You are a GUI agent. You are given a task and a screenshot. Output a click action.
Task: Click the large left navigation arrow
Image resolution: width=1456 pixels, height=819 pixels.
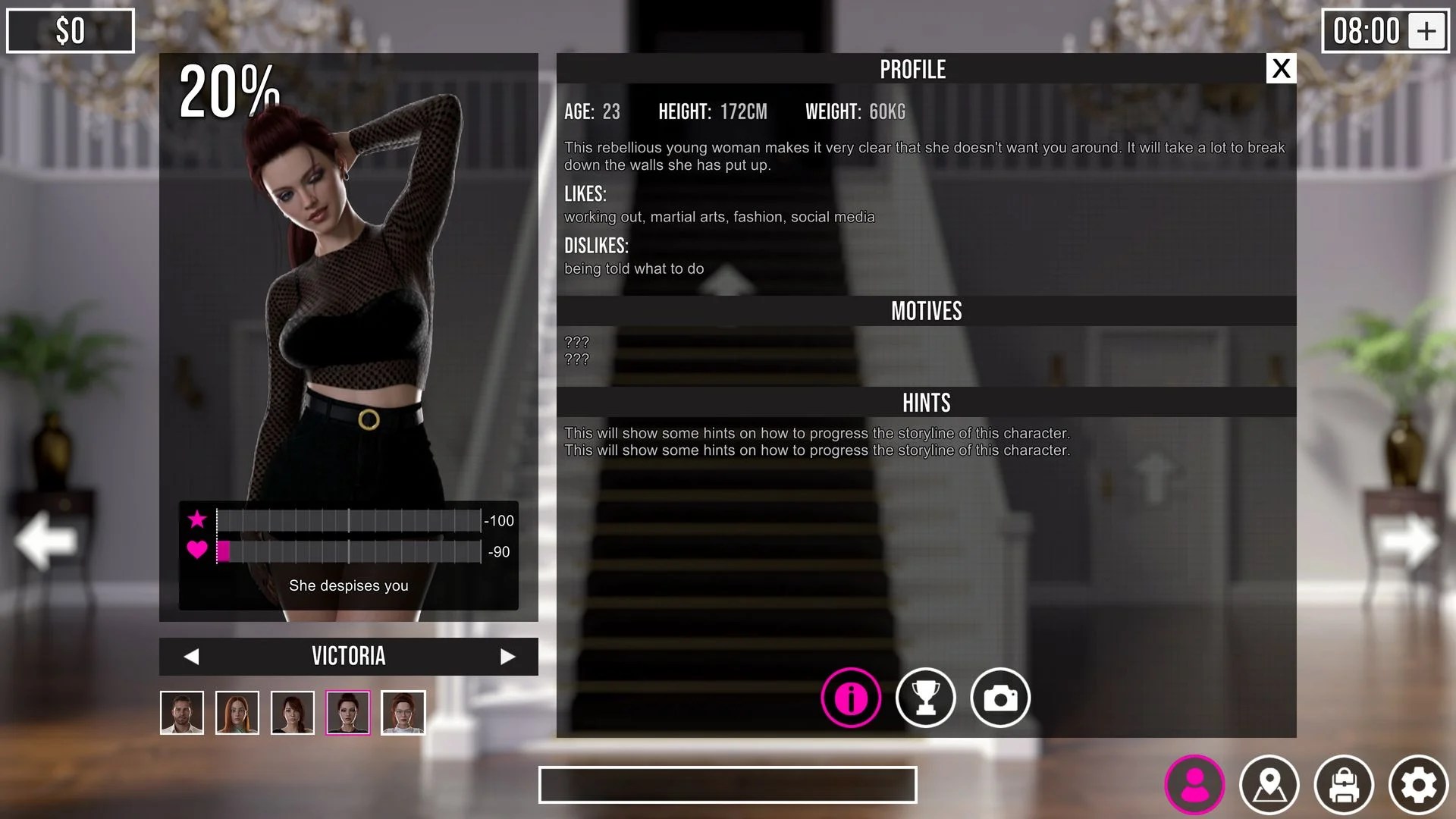(x=45, y=541)
